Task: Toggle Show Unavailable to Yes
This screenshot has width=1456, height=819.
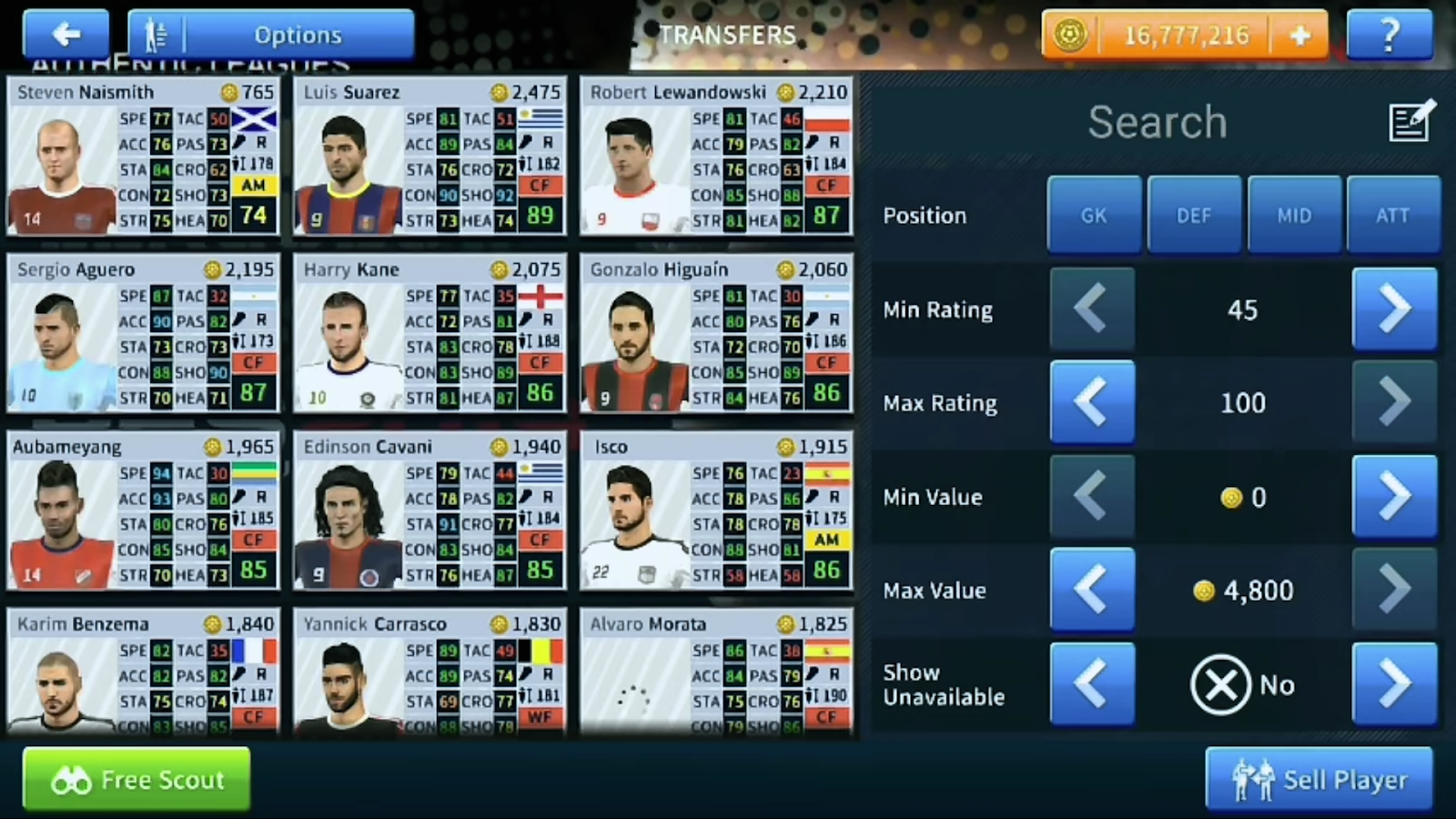Action: (1395, 684)
